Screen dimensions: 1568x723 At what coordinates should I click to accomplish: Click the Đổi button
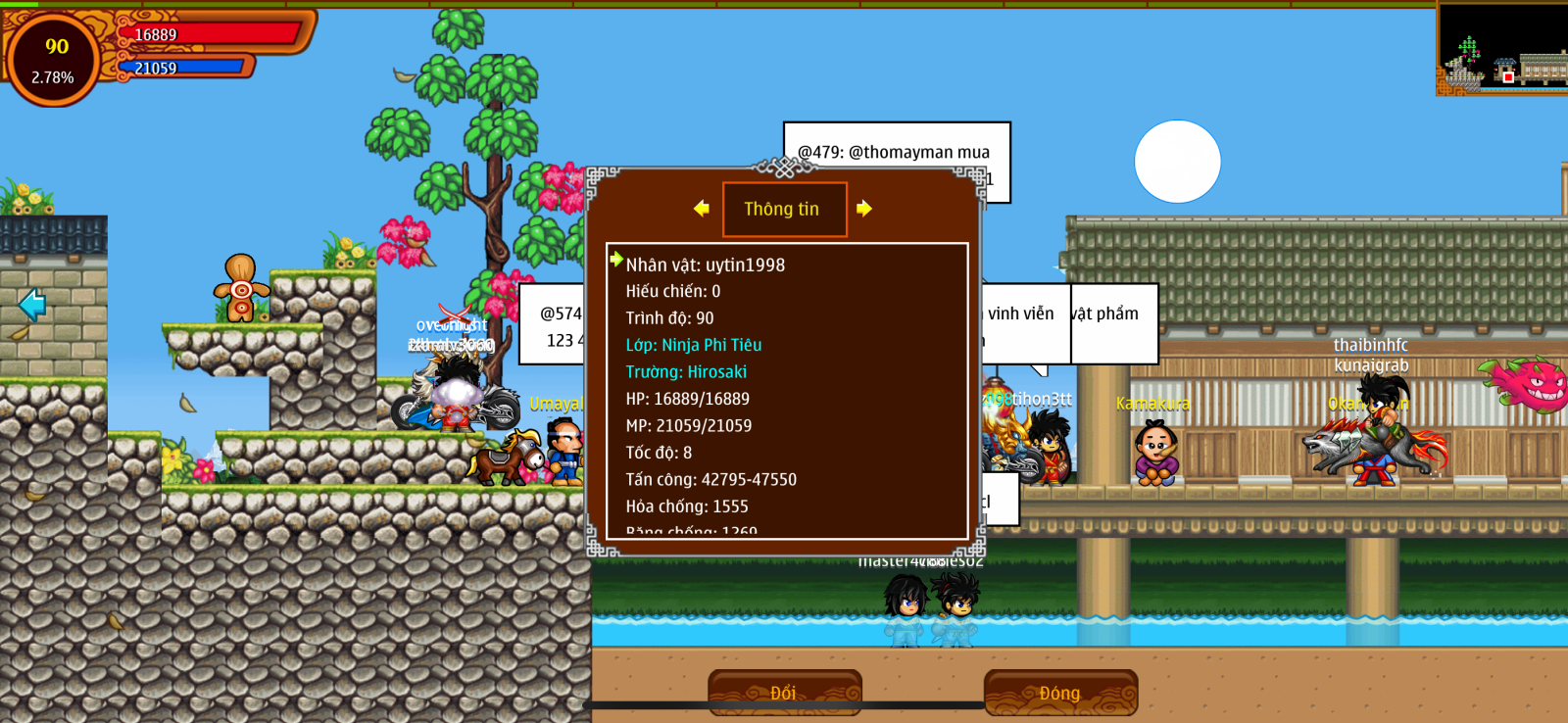[784, 693]
